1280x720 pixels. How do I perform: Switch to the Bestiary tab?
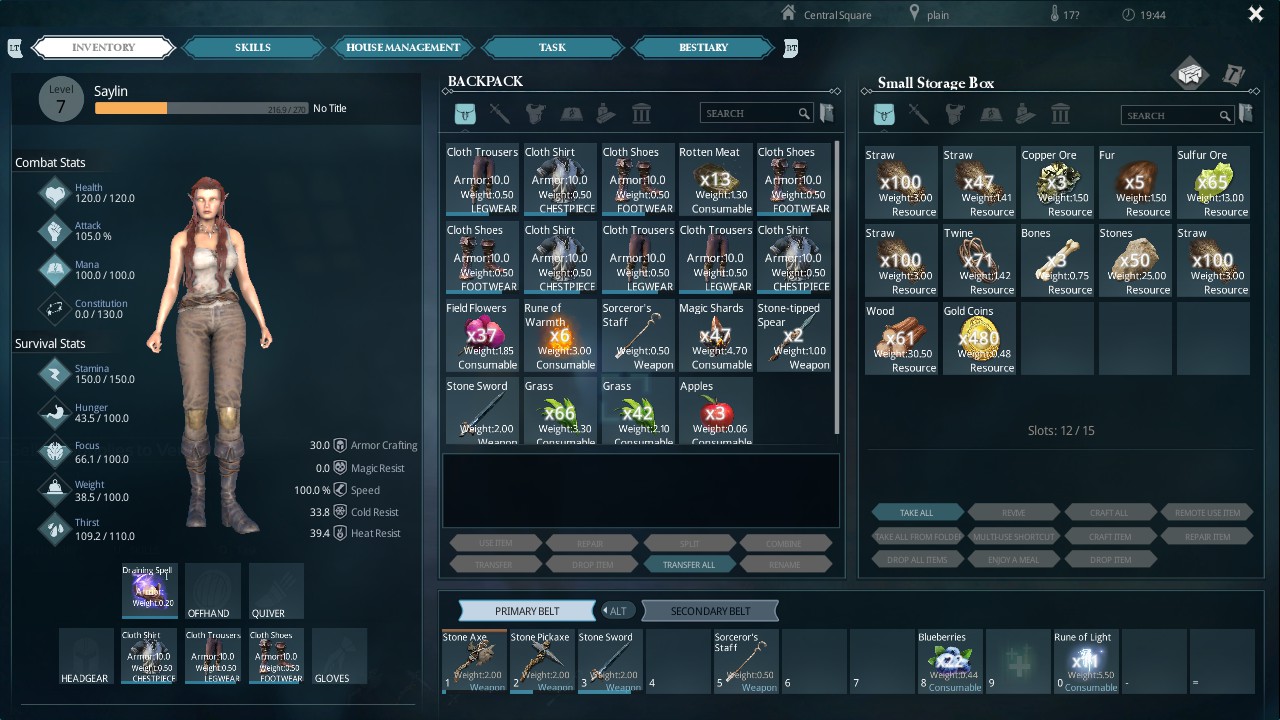click(x=703, y=47)
